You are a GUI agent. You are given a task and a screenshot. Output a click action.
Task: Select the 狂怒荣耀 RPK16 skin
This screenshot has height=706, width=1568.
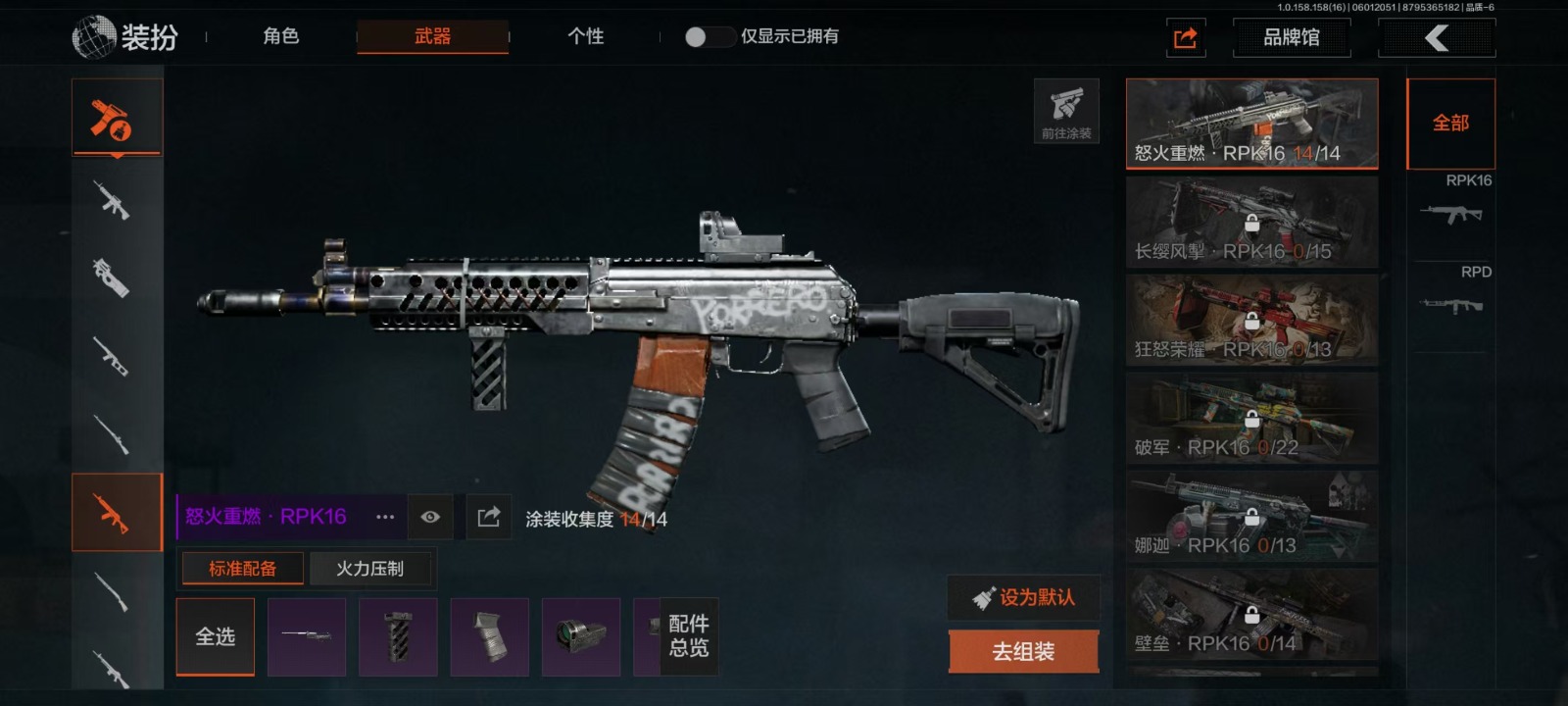tap(1251, 321)
